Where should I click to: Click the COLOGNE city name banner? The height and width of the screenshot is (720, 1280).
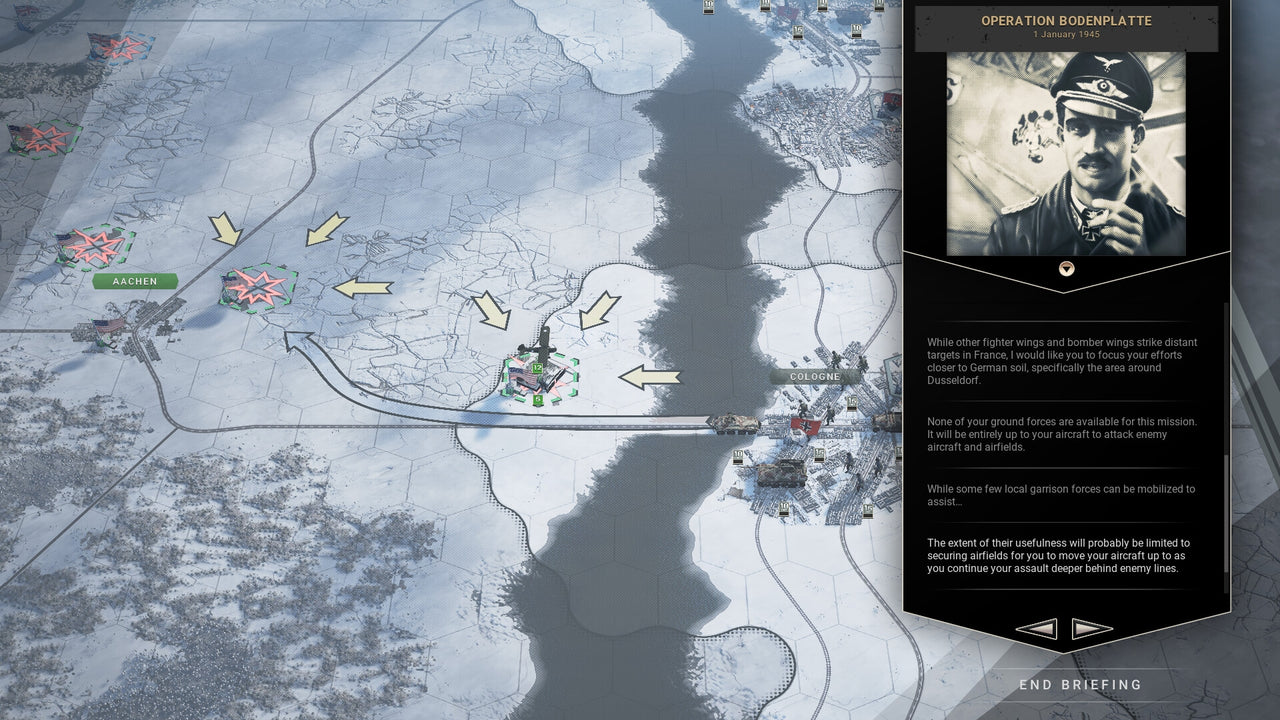(816, 375)
